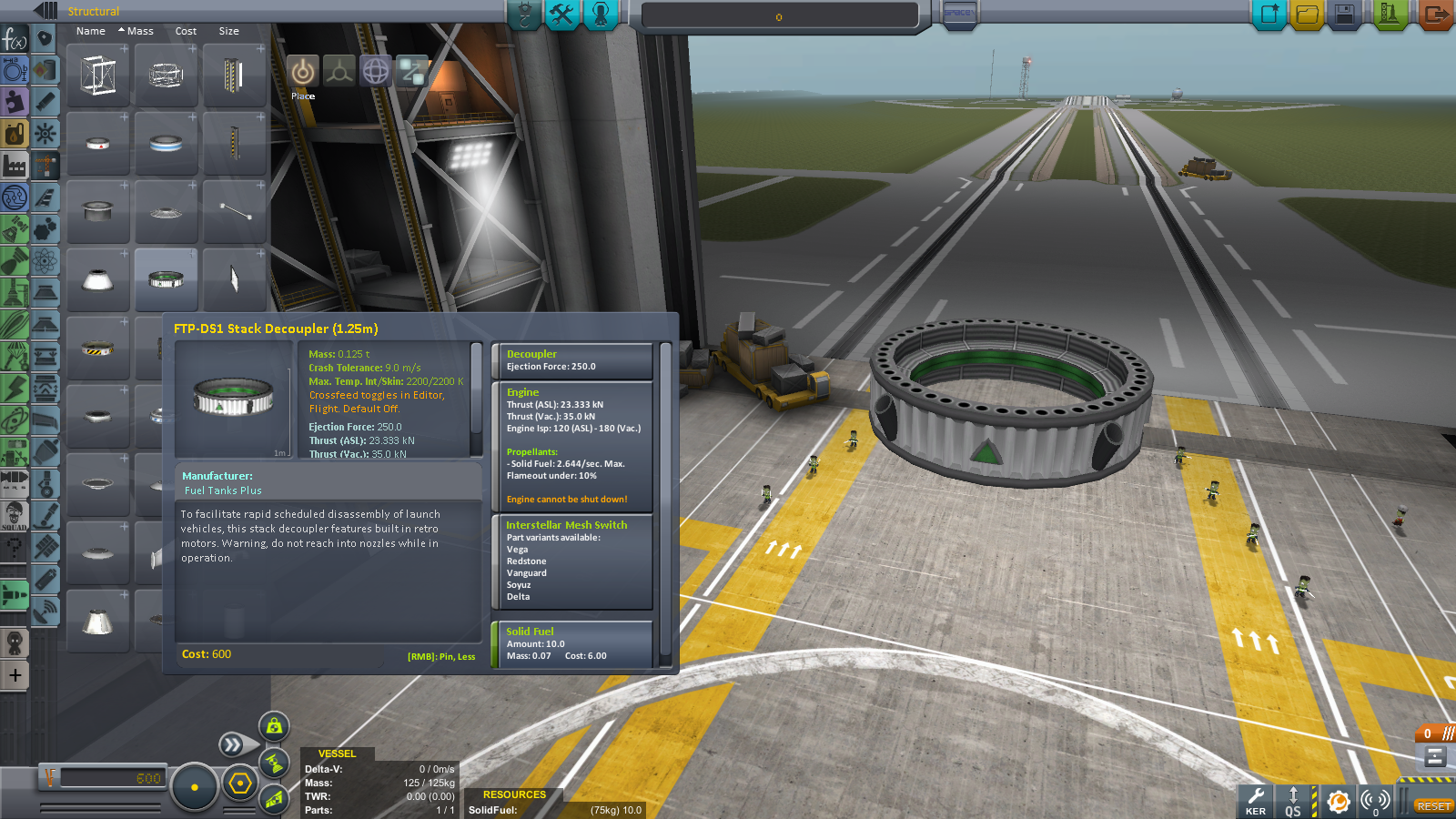
Task: Exit the editor building
Action: 1435,15
